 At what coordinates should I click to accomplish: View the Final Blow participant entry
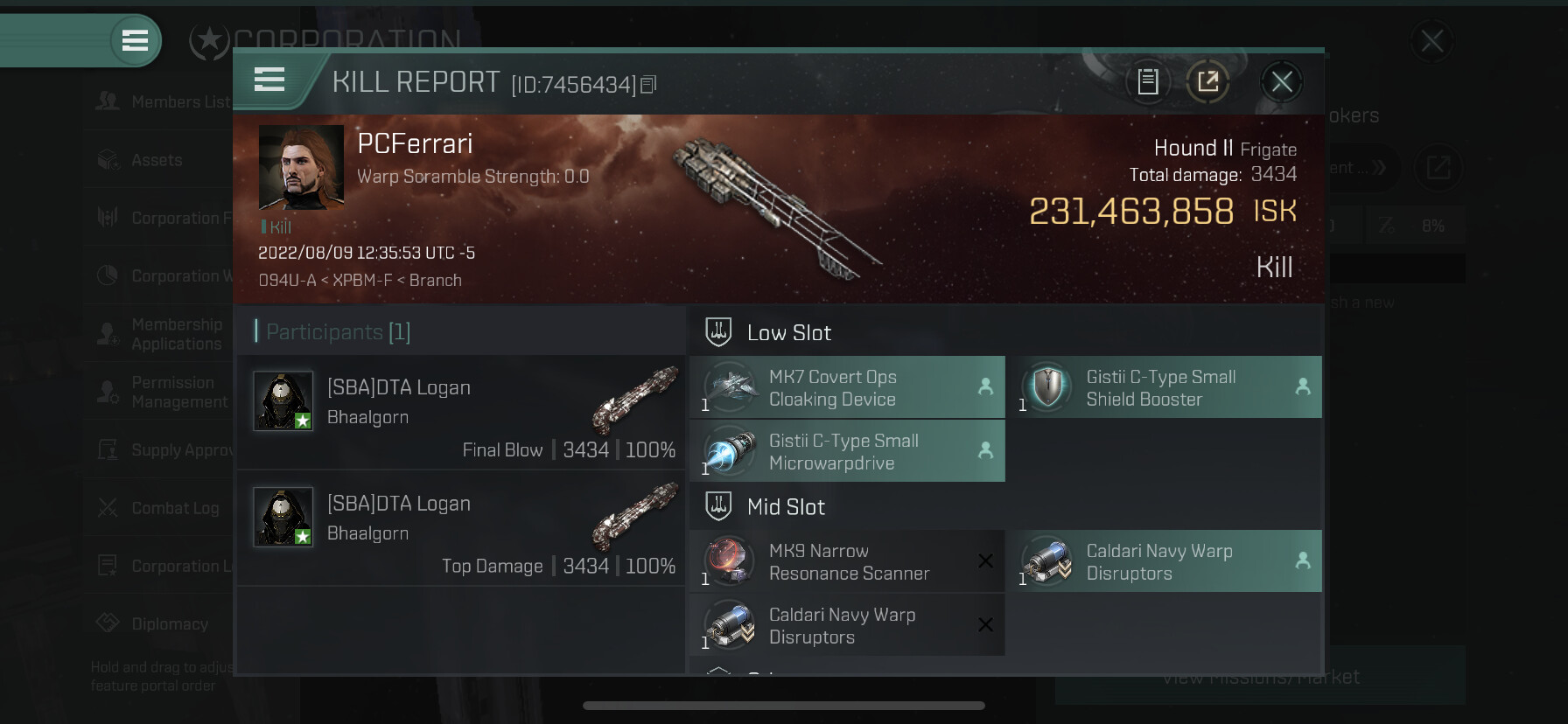click(461, 412)
